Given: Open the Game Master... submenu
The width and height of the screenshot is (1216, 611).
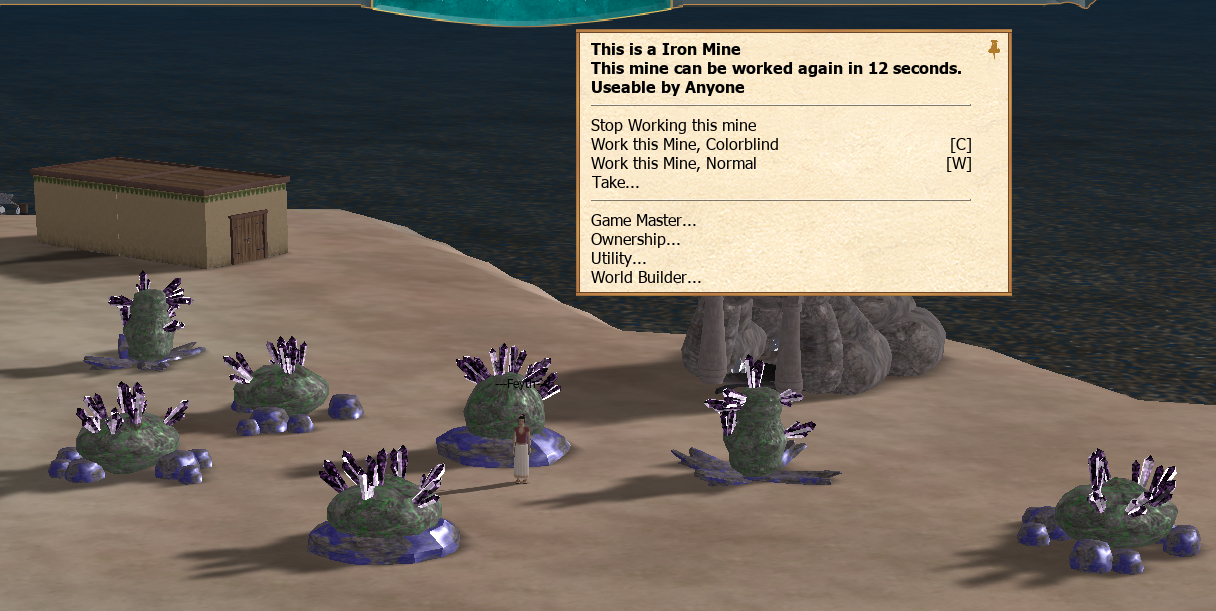Looking at the screenshot, I should tap(643, 221).
